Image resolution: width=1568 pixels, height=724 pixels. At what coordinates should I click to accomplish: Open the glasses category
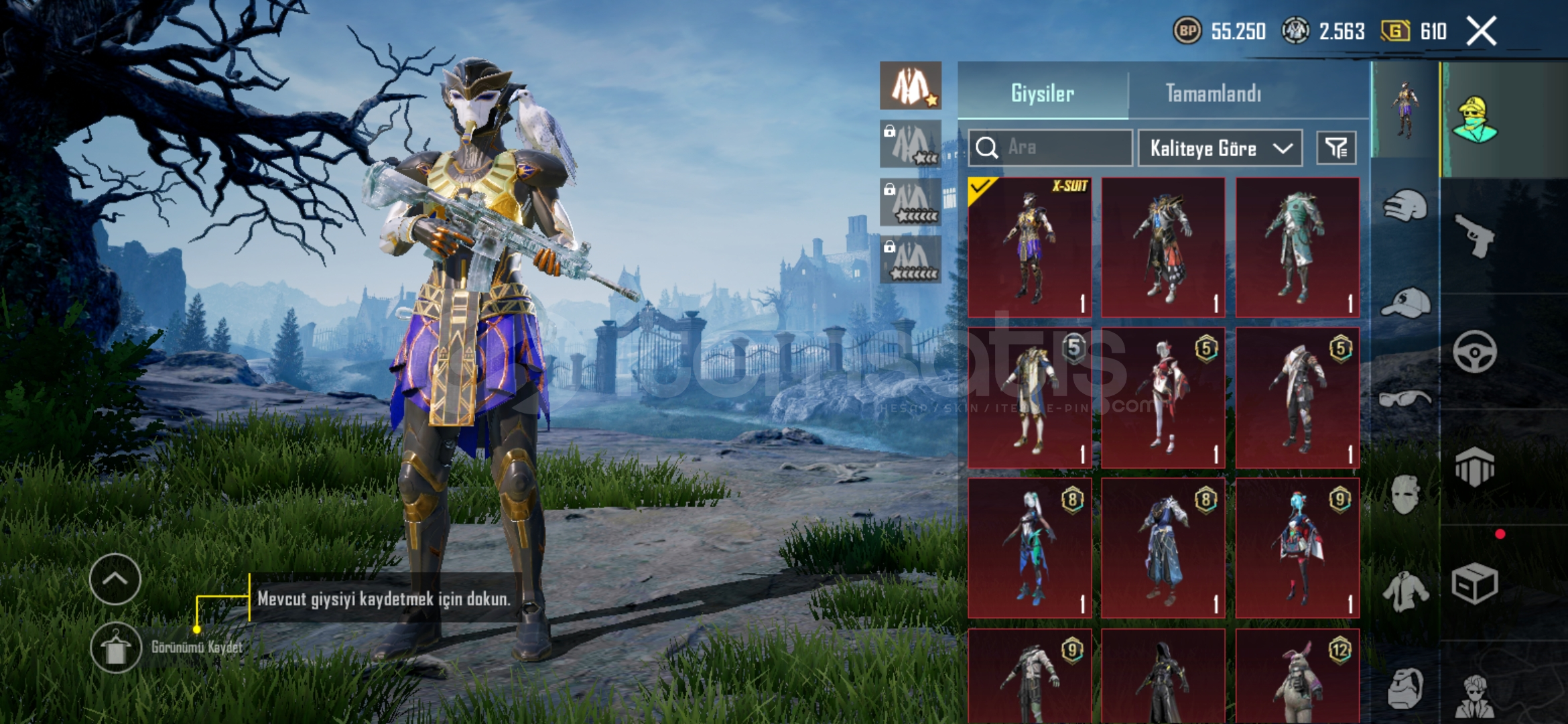coord(1405,400)
